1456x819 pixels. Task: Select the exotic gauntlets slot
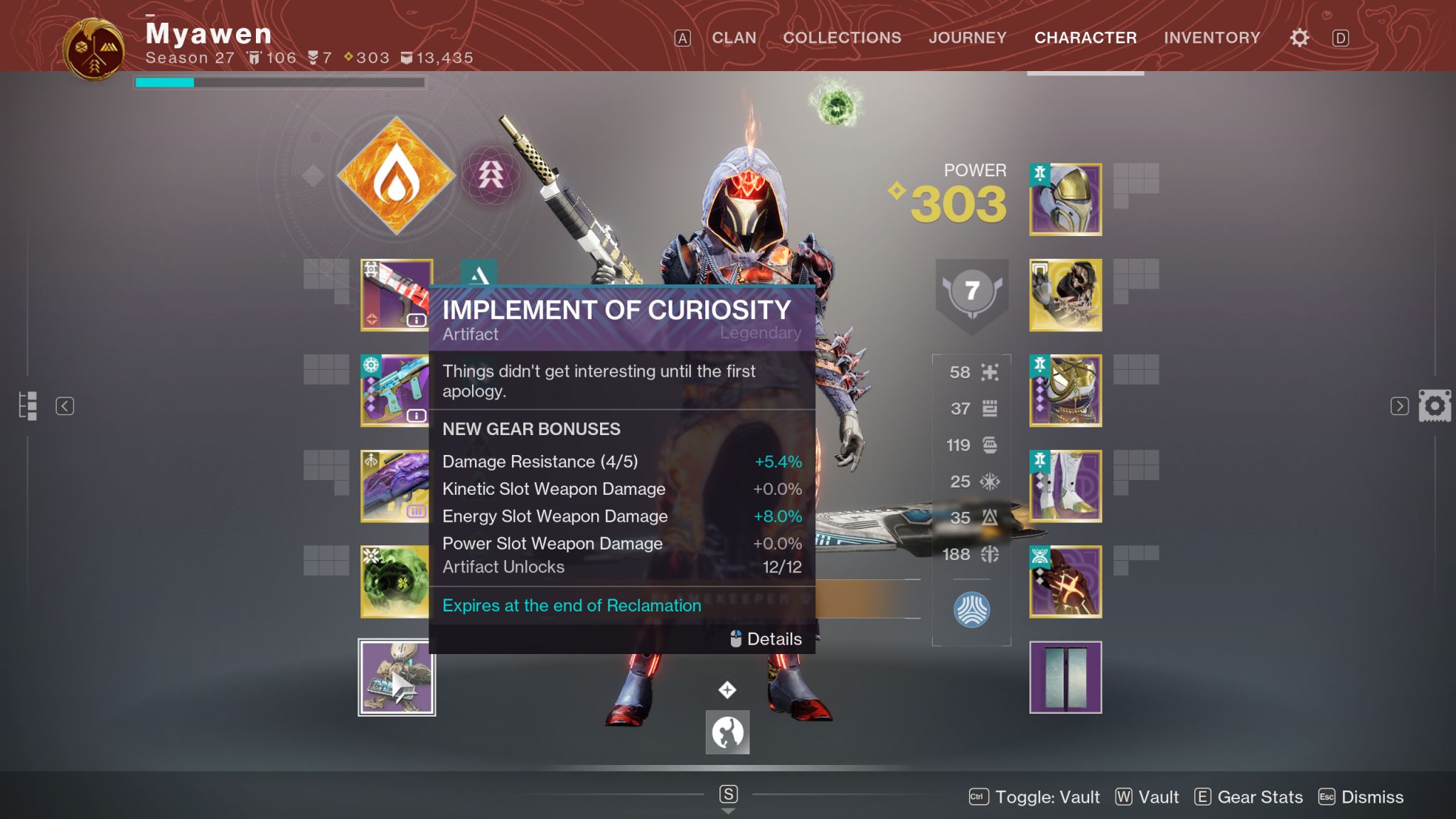pyautogui.click(x=1065, y=295)
